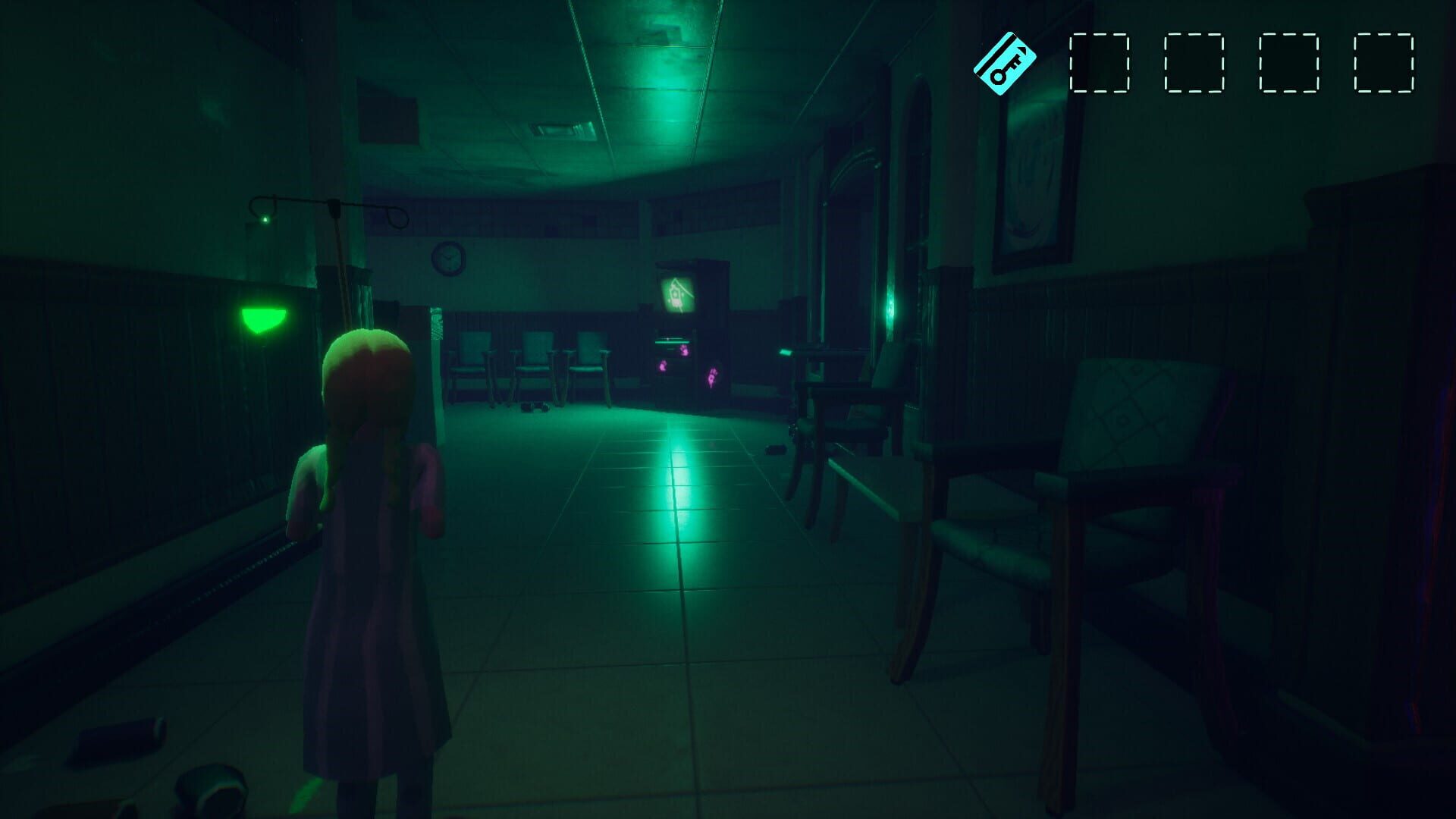Image resolution: width=1456 pixels, height=819 pixels.
Task: Click the pink handprint beside the green bar
Action: (x=685, y=351)
